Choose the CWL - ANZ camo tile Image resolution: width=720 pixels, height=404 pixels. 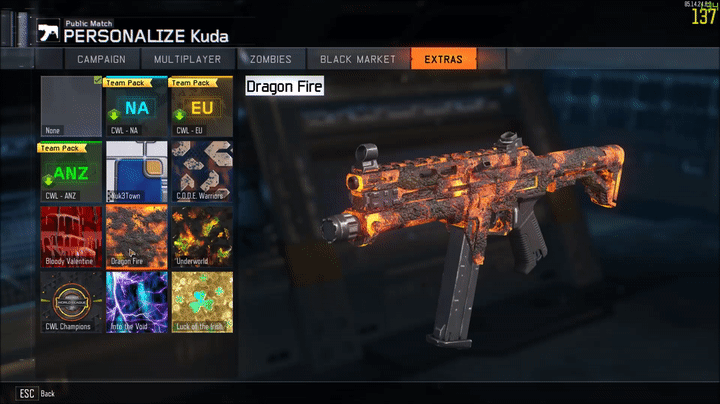coord(72,172)
